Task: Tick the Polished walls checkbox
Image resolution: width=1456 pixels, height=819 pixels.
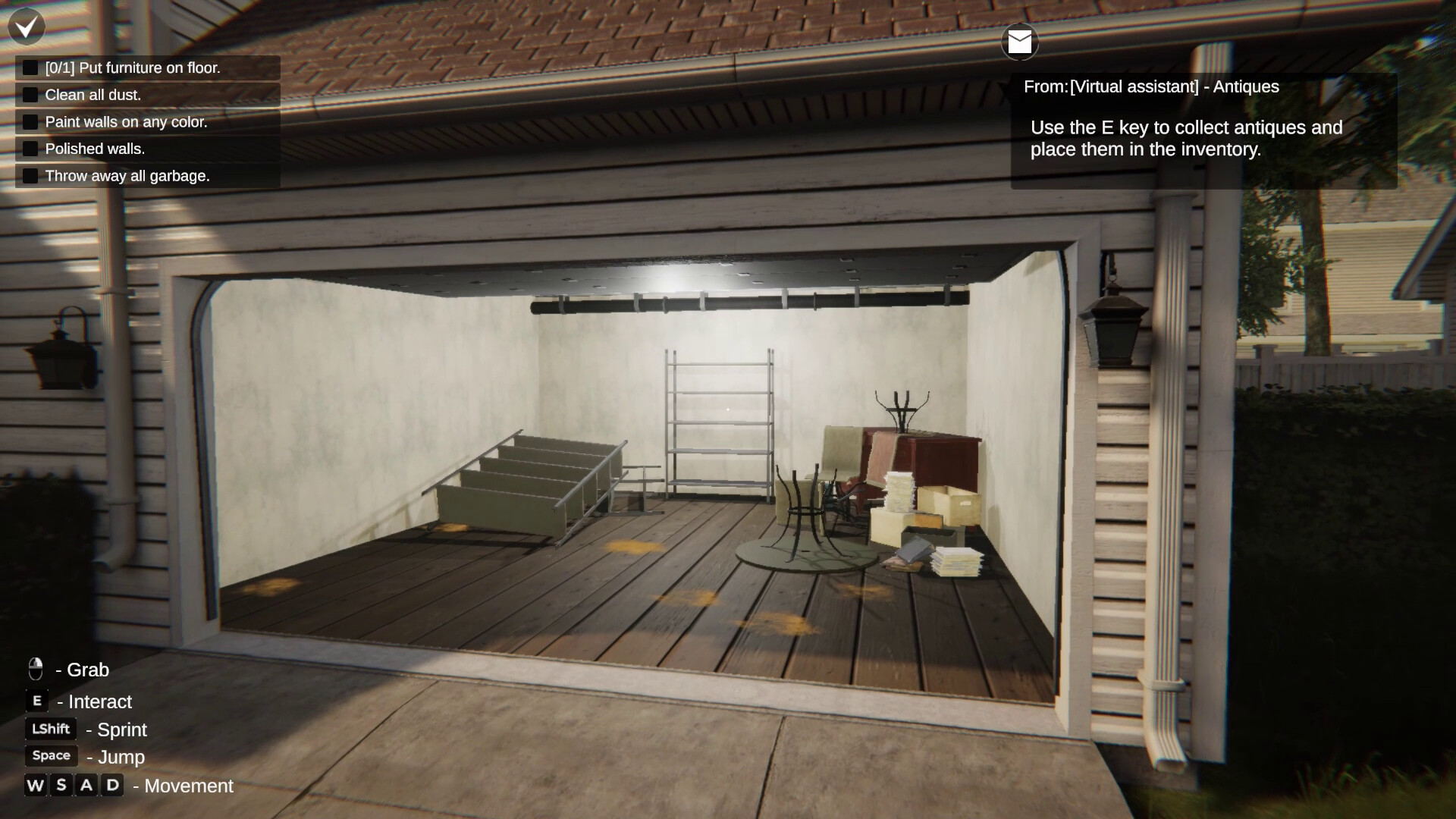Action: [30, 147]
